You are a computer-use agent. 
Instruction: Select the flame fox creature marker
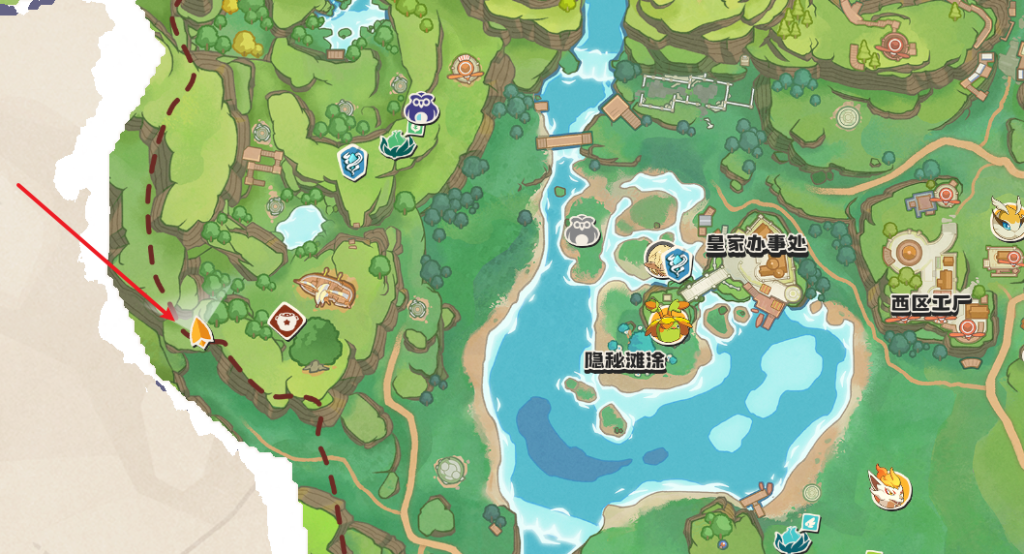(888, 486)
